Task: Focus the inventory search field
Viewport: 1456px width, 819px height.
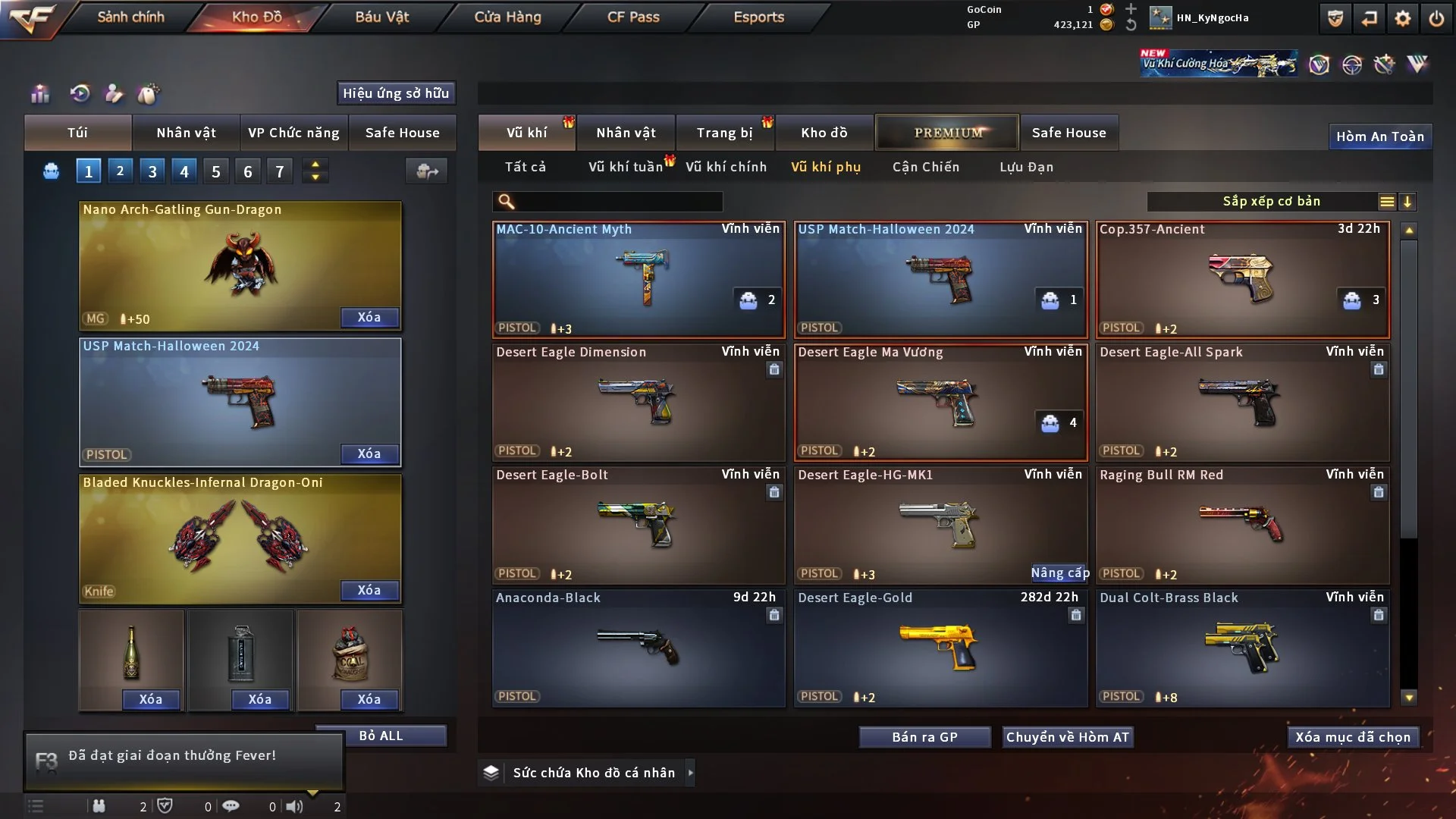Action: point(618,202)
